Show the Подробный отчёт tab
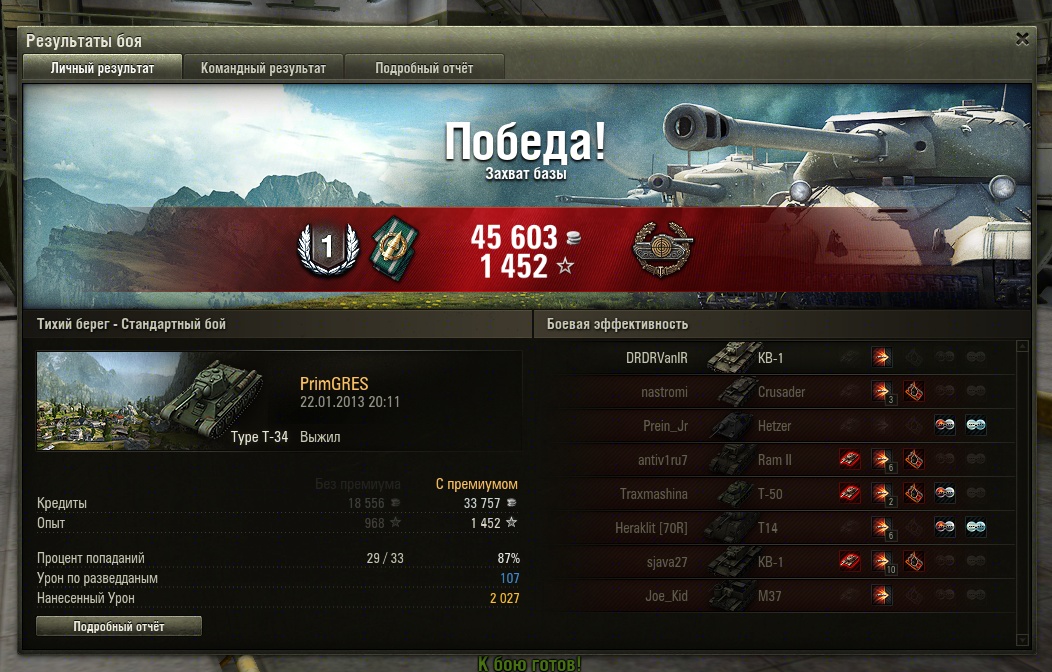 click(x=424, y=68)
